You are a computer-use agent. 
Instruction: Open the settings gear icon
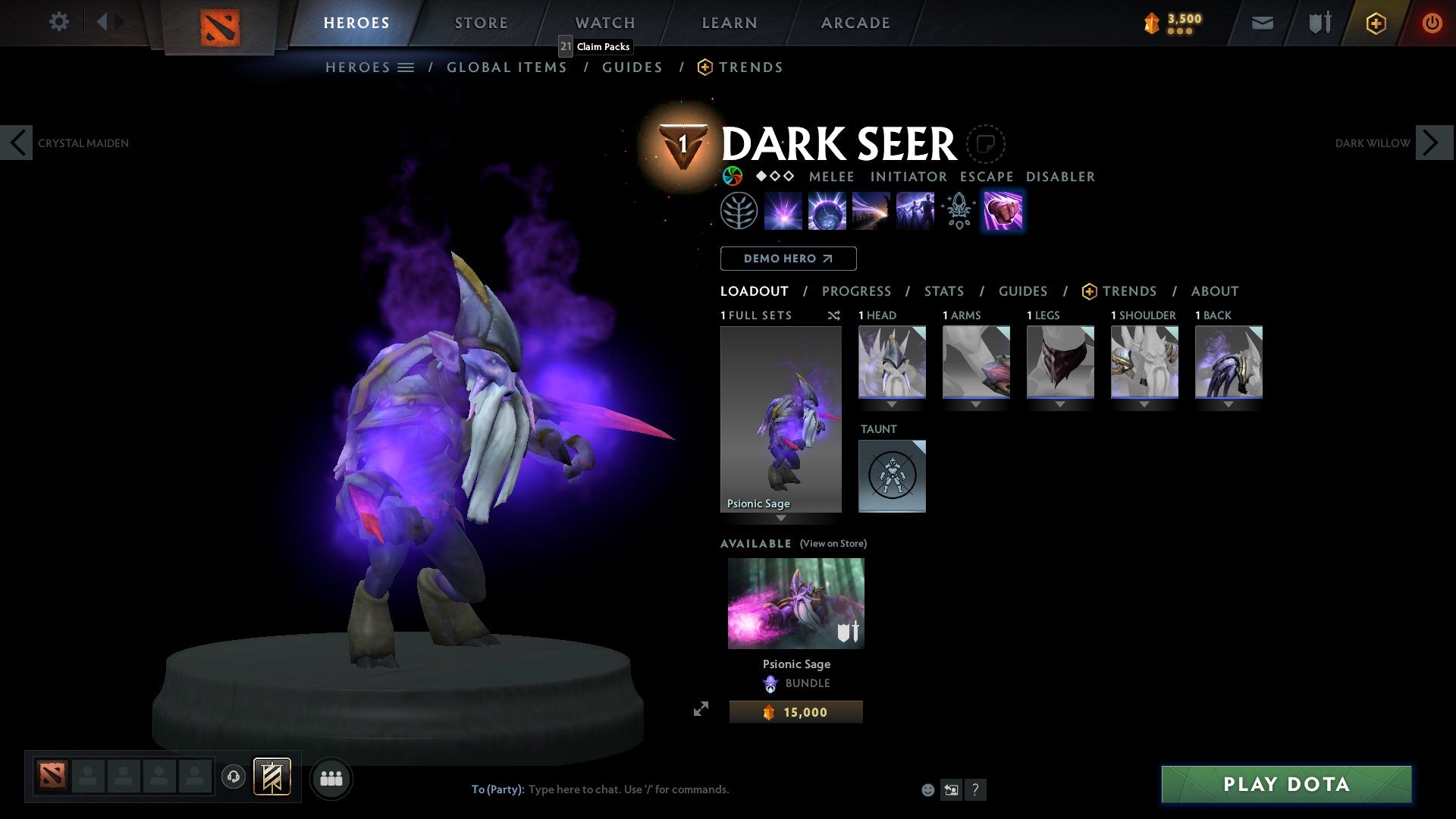pyautogui.click(x=58, y=22)
